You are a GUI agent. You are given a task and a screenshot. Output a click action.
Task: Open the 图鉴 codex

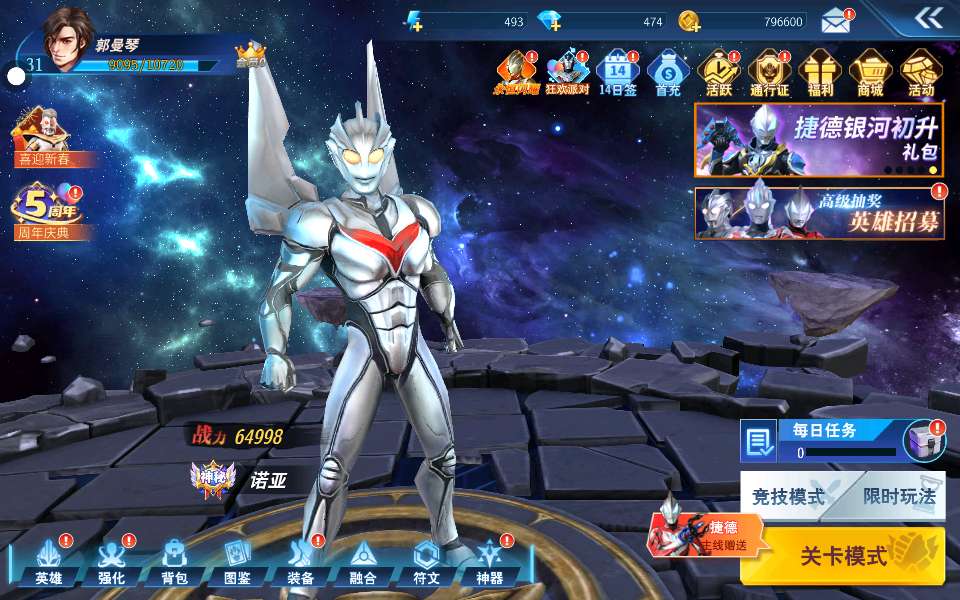point(237,564)
